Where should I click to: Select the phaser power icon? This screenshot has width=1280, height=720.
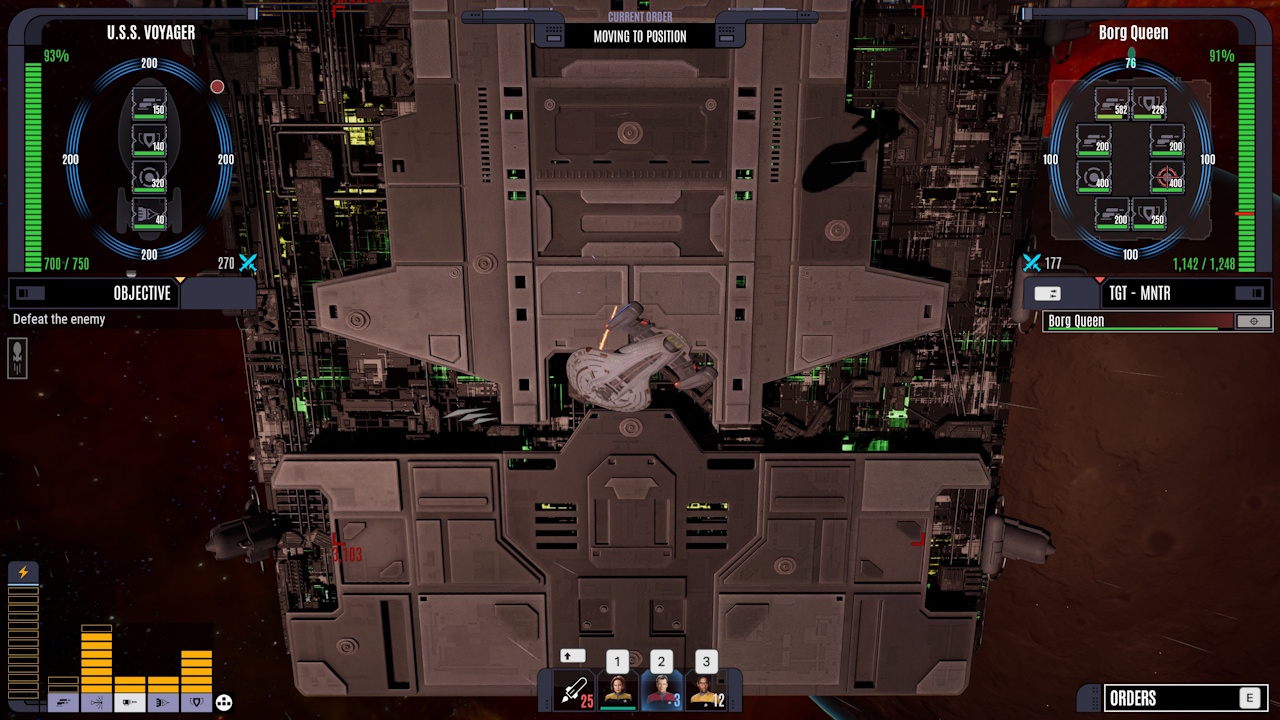pyautogui.click(x=97, y=703)
